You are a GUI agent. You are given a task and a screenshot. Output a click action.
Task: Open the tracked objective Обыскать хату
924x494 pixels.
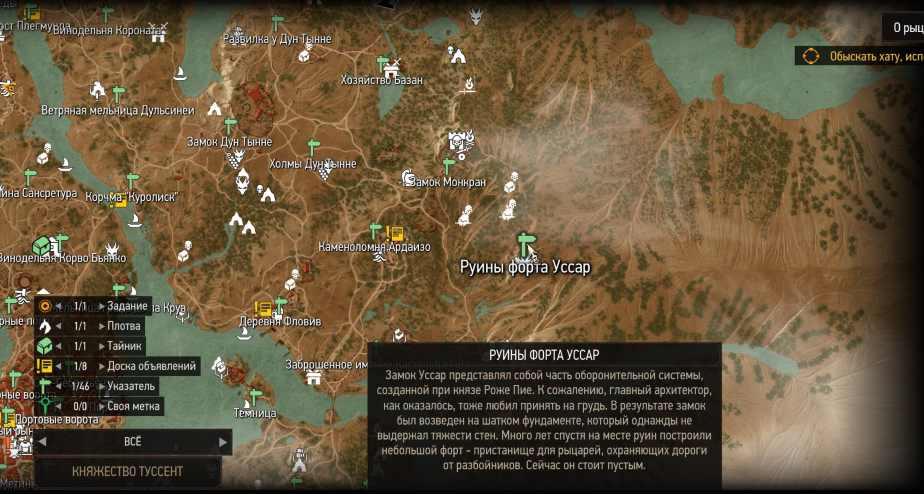click(x=860, y=56)
